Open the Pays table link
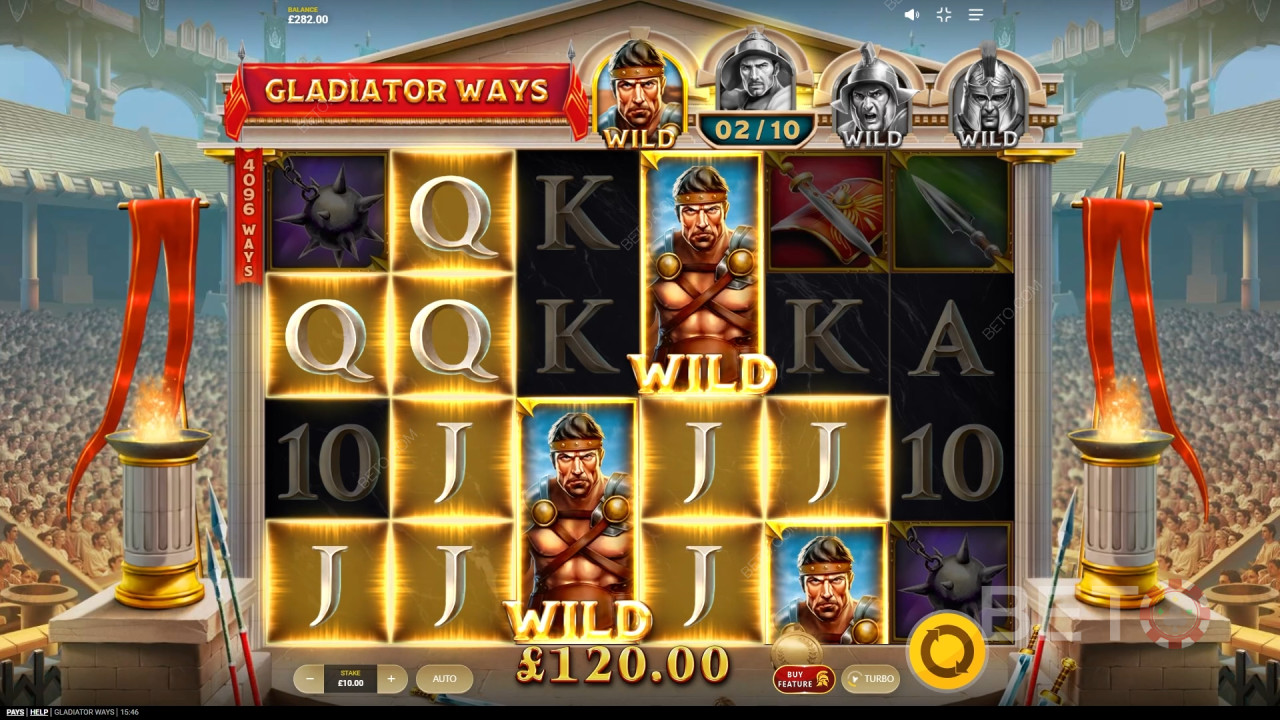 [14, 712]
